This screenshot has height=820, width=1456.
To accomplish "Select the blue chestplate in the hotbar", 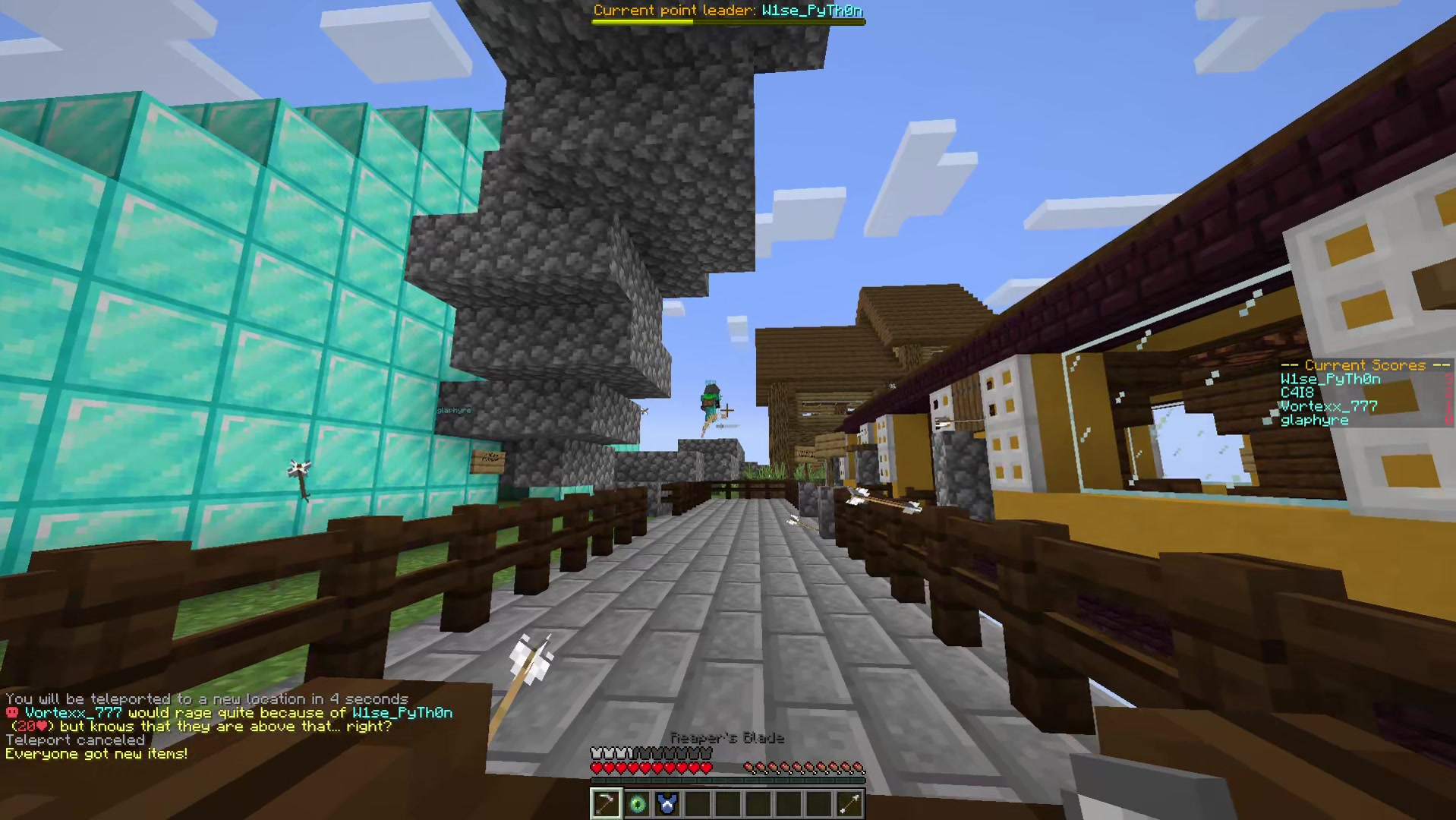I will coord(667,804).
